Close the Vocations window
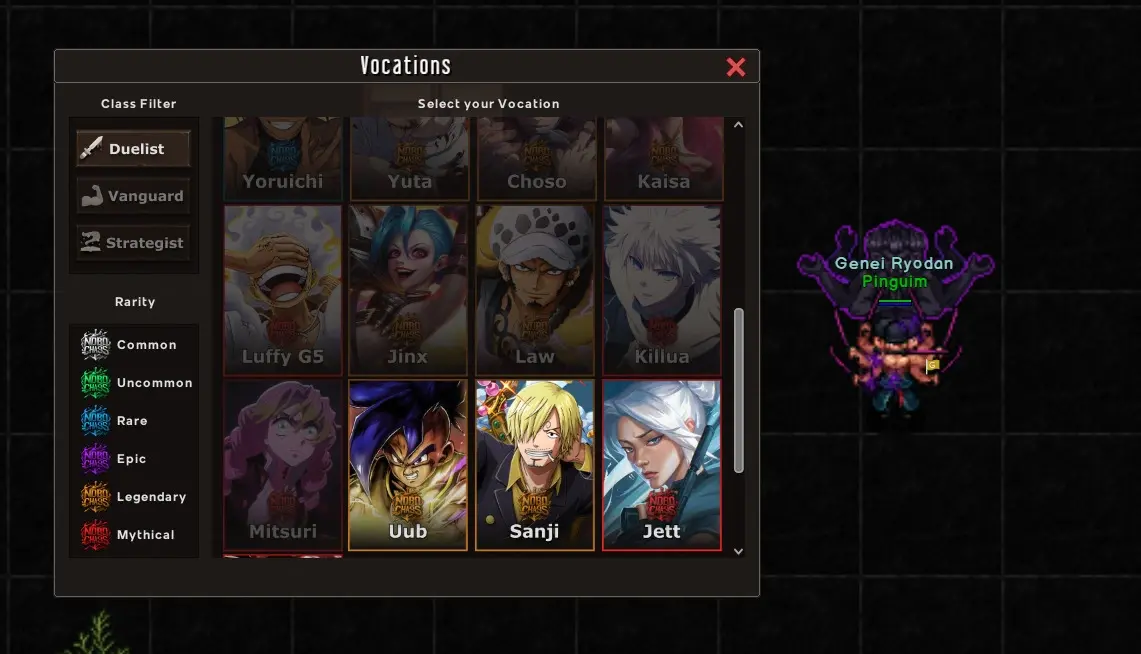Viewport: 1141px width, 654px height. point(736,67)
